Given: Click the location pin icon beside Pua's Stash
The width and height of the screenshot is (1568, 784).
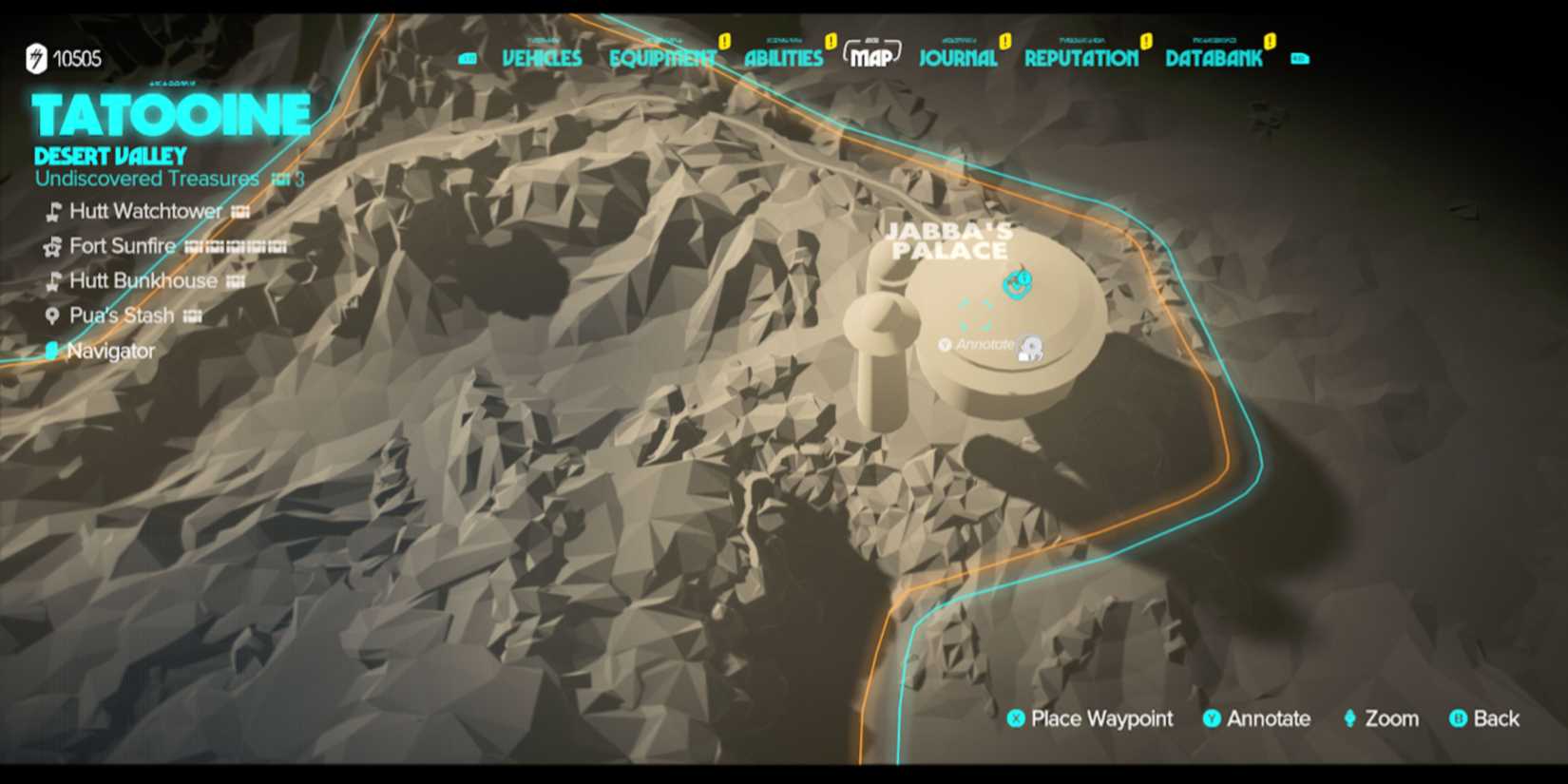Looking at the screenshot, I should pyautogui.click(x=52, y=315).
